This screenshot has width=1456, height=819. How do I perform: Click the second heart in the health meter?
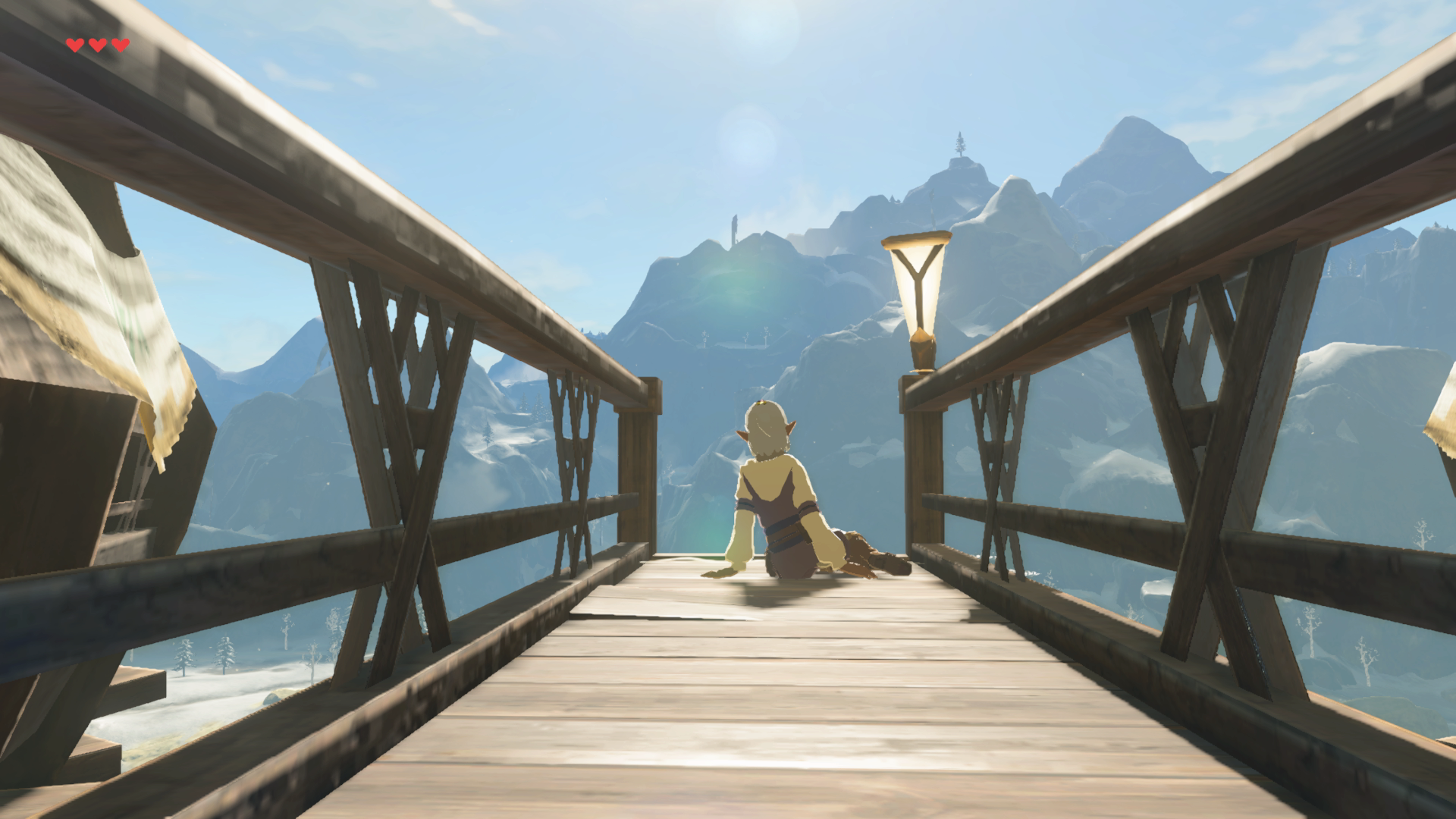96,44
